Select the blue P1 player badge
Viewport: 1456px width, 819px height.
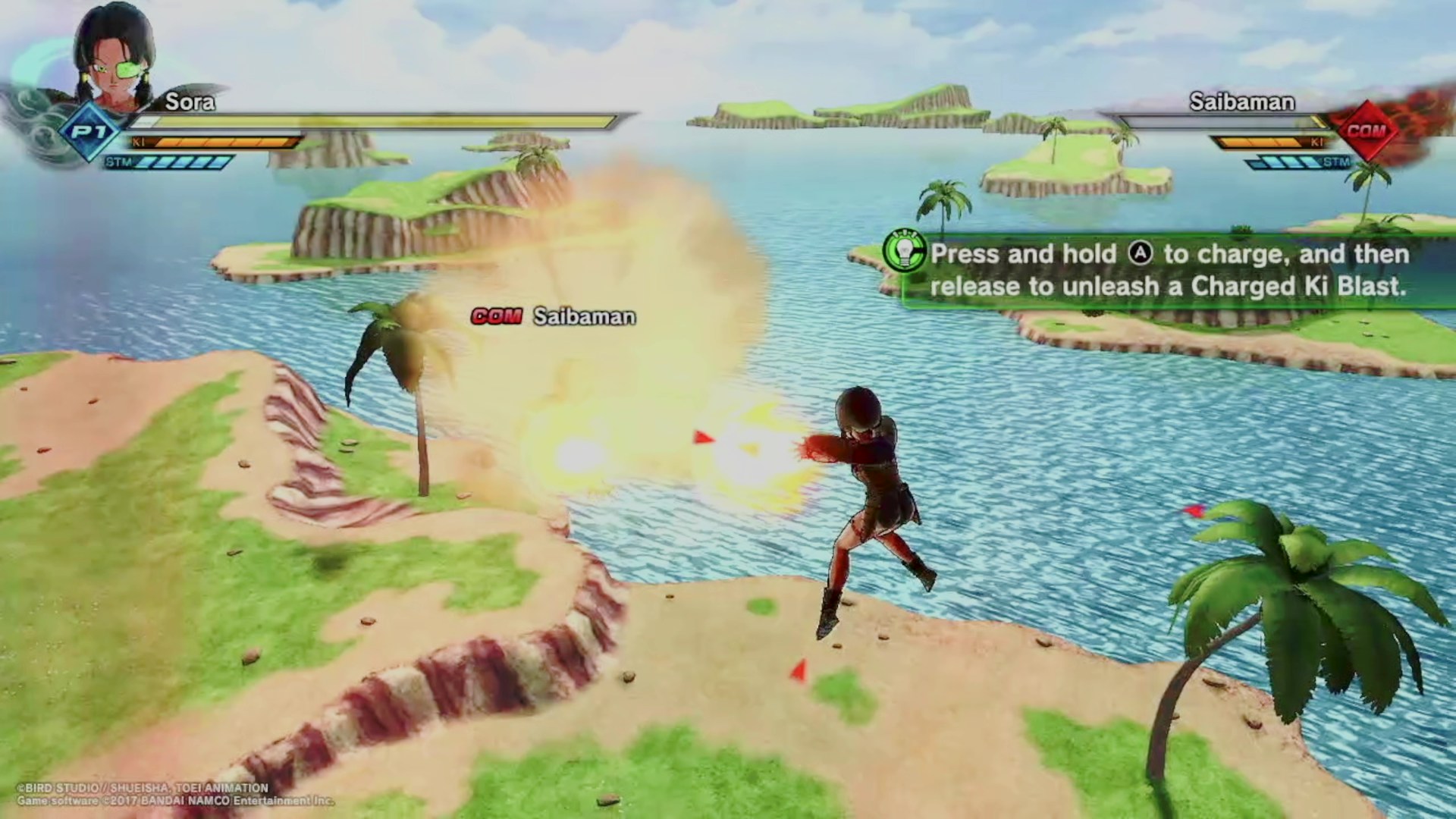tap(90, 132)
